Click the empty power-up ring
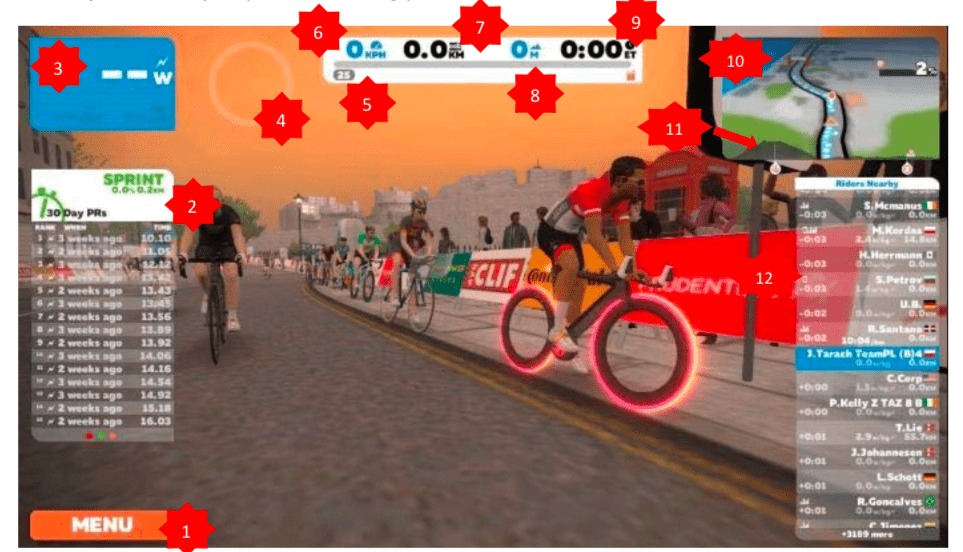 [238, 85]
